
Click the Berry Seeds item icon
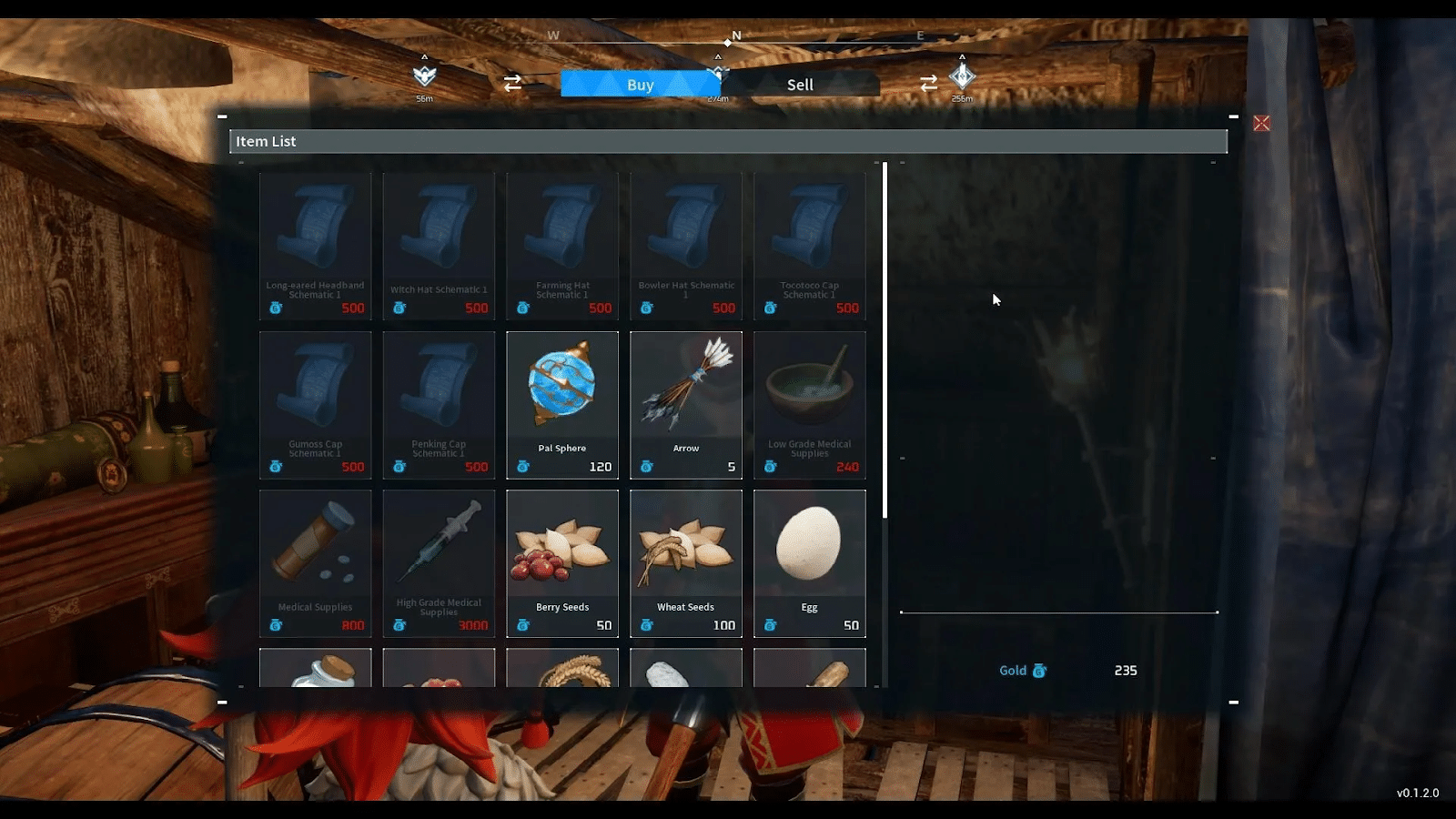pyautogui.click(x=561, y=546)
